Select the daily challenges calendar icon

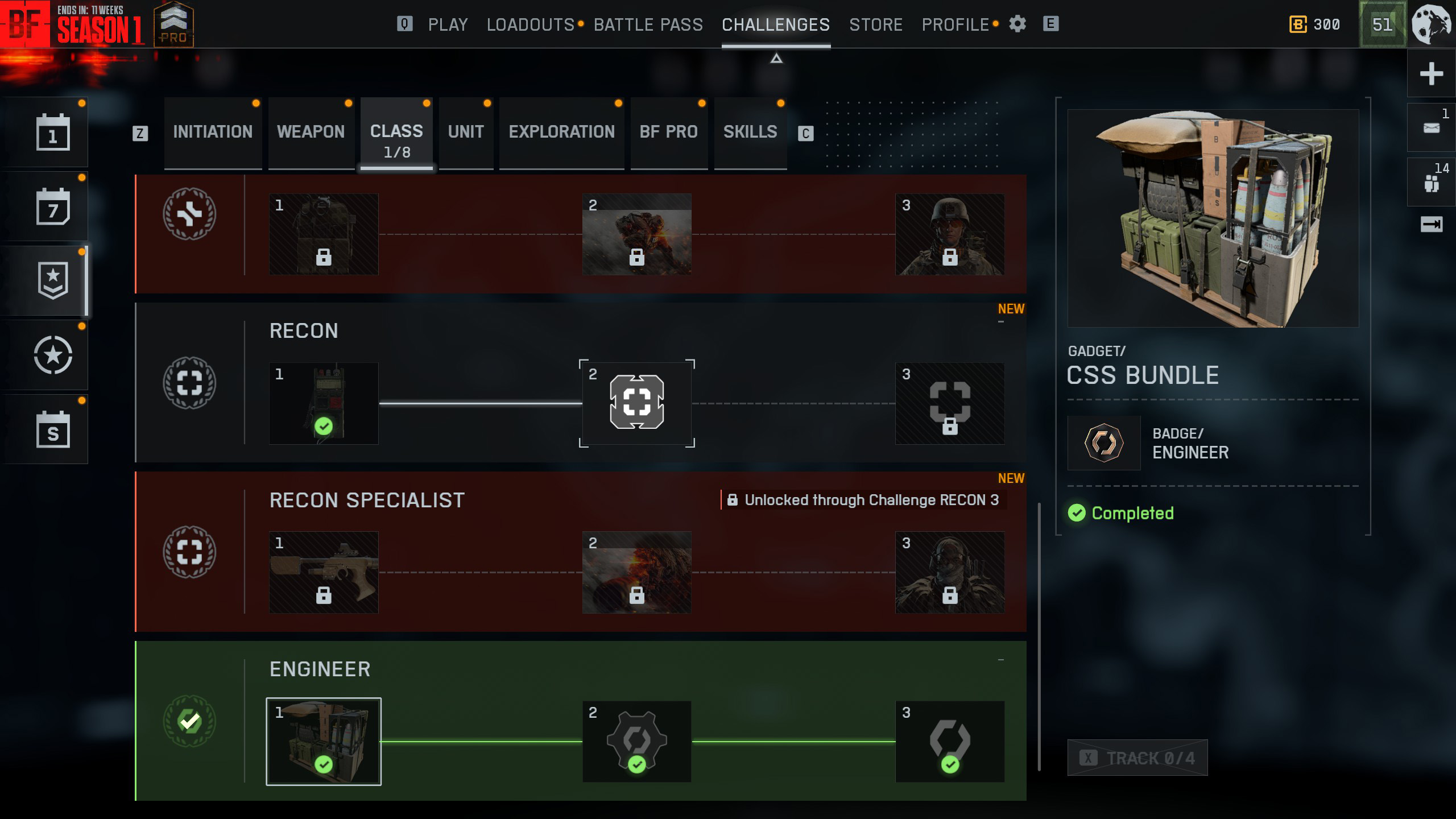(x=53, y=133)
